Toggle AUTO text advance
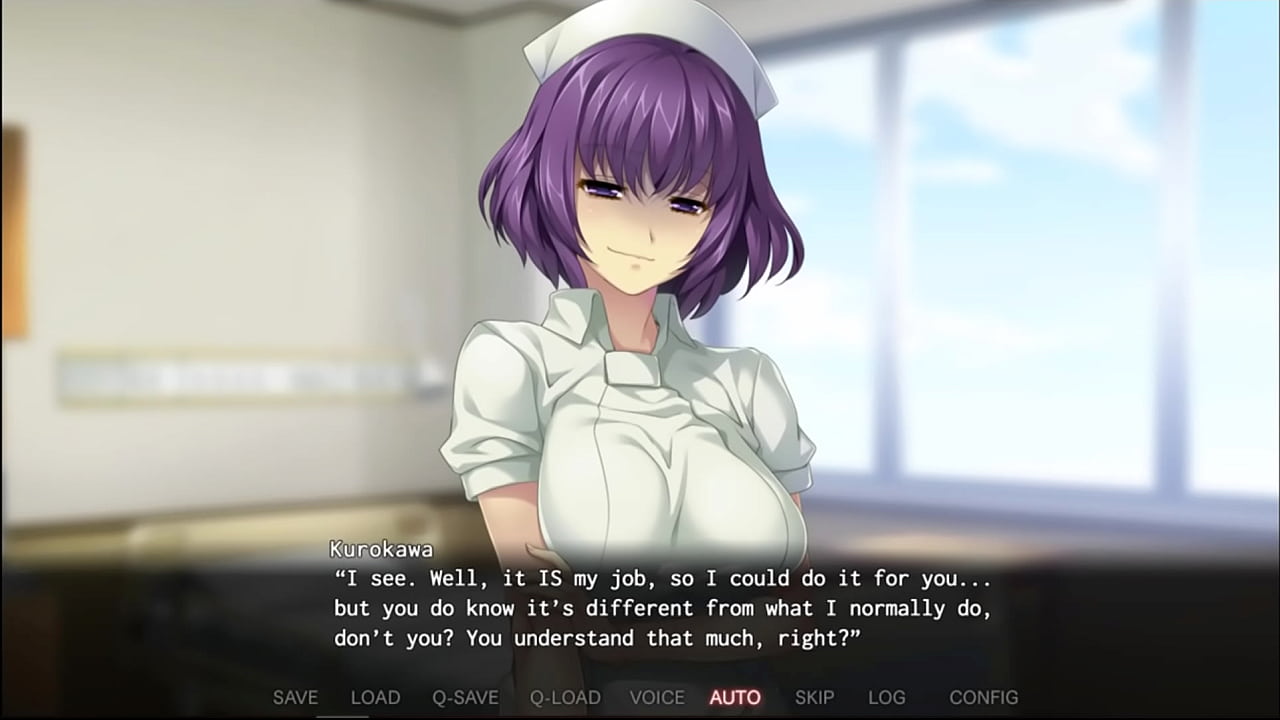Viewport: 1280px width, 720px height. [735, 697]
